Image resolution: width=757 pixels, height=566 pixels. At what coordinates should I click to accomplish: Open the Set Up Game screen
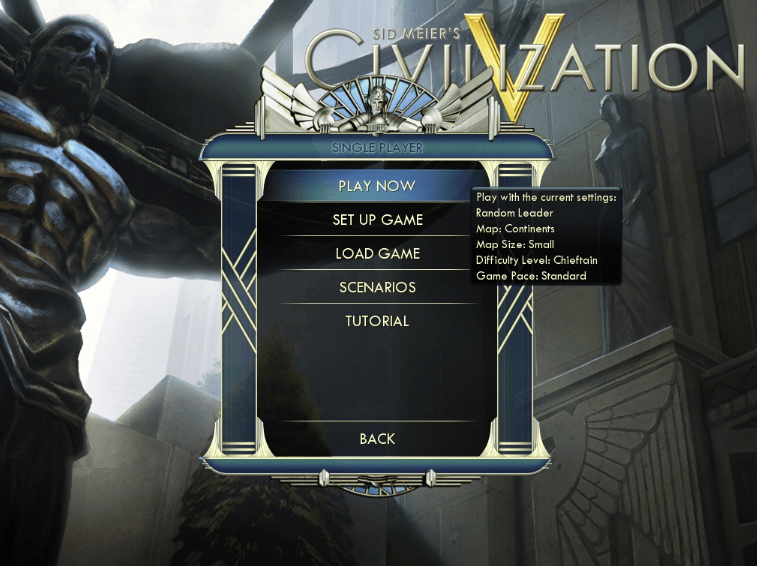(x=377, y=220)
